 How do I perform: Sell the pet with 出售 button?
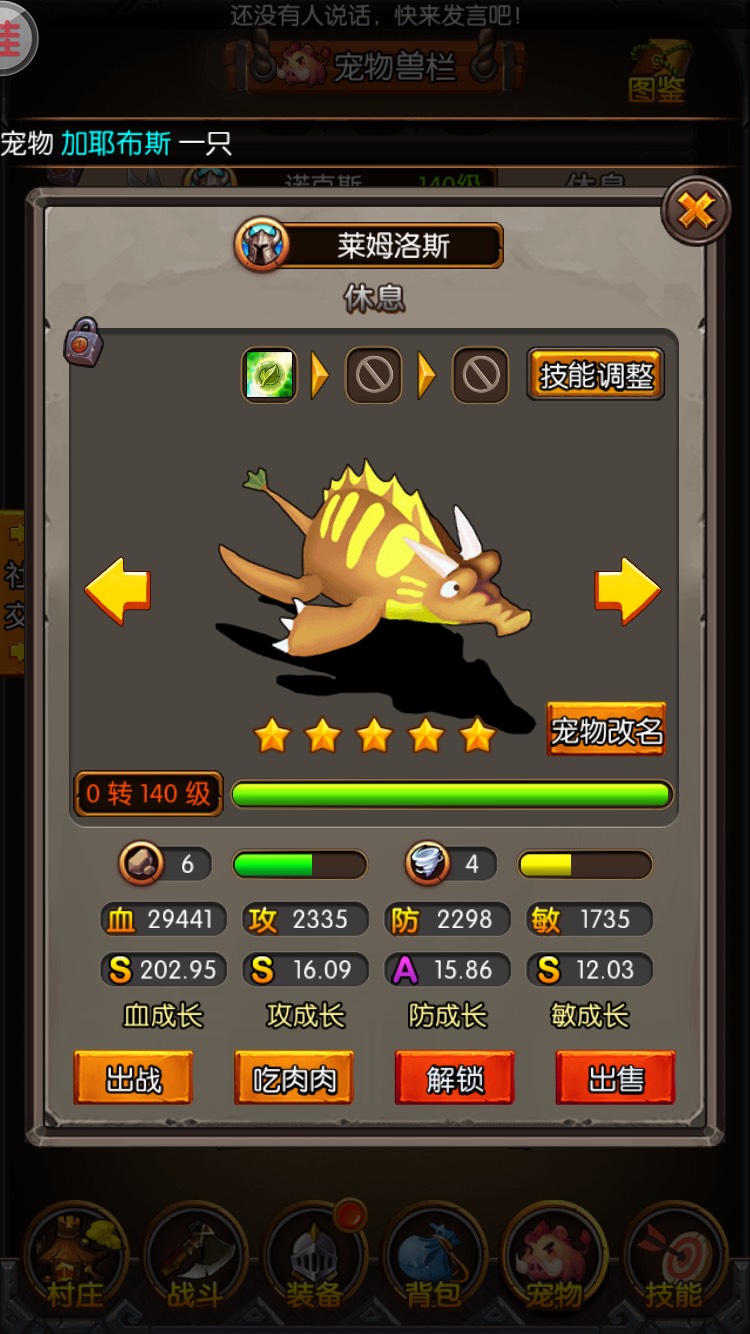[615, 1078]
